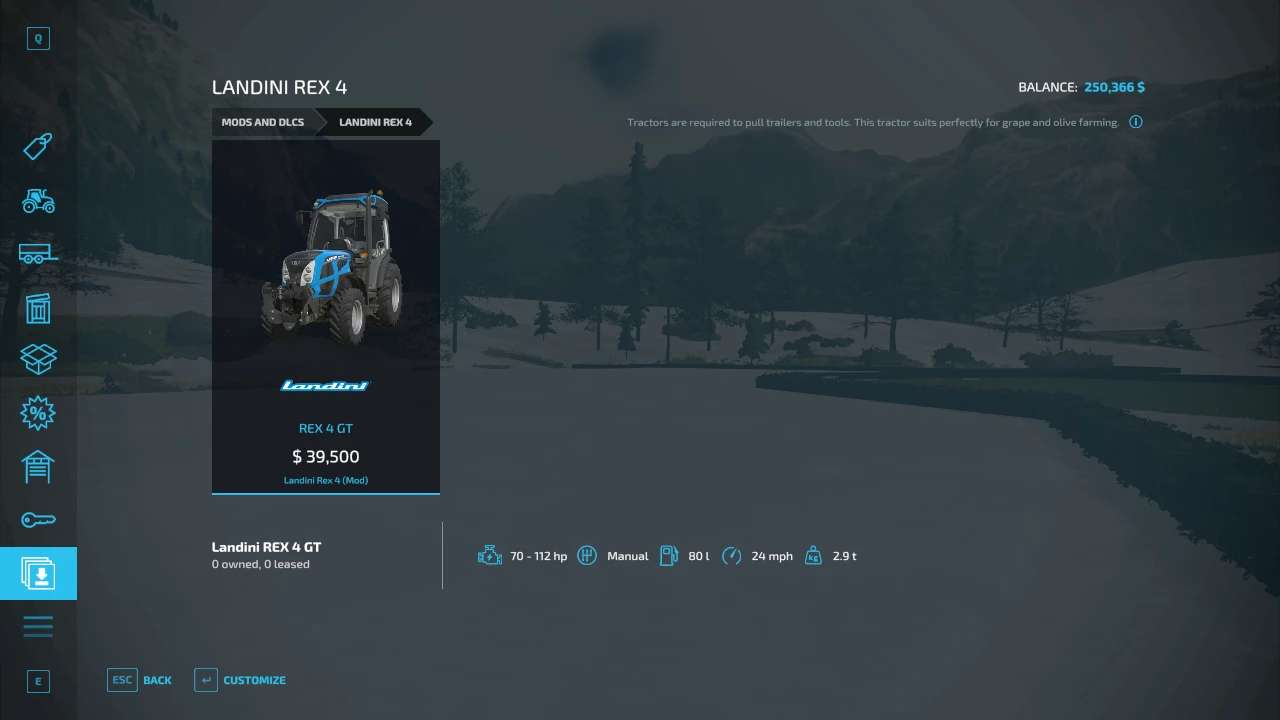Image resolution: width=1280 pixels, height=720 pixels.
Task: Click the transmission icon next to Manual
Action: 587,555
